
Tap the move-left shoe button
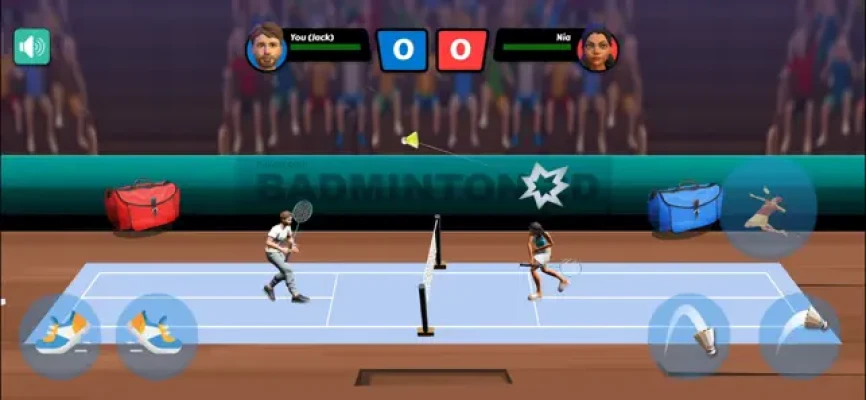tap(60, 334)
